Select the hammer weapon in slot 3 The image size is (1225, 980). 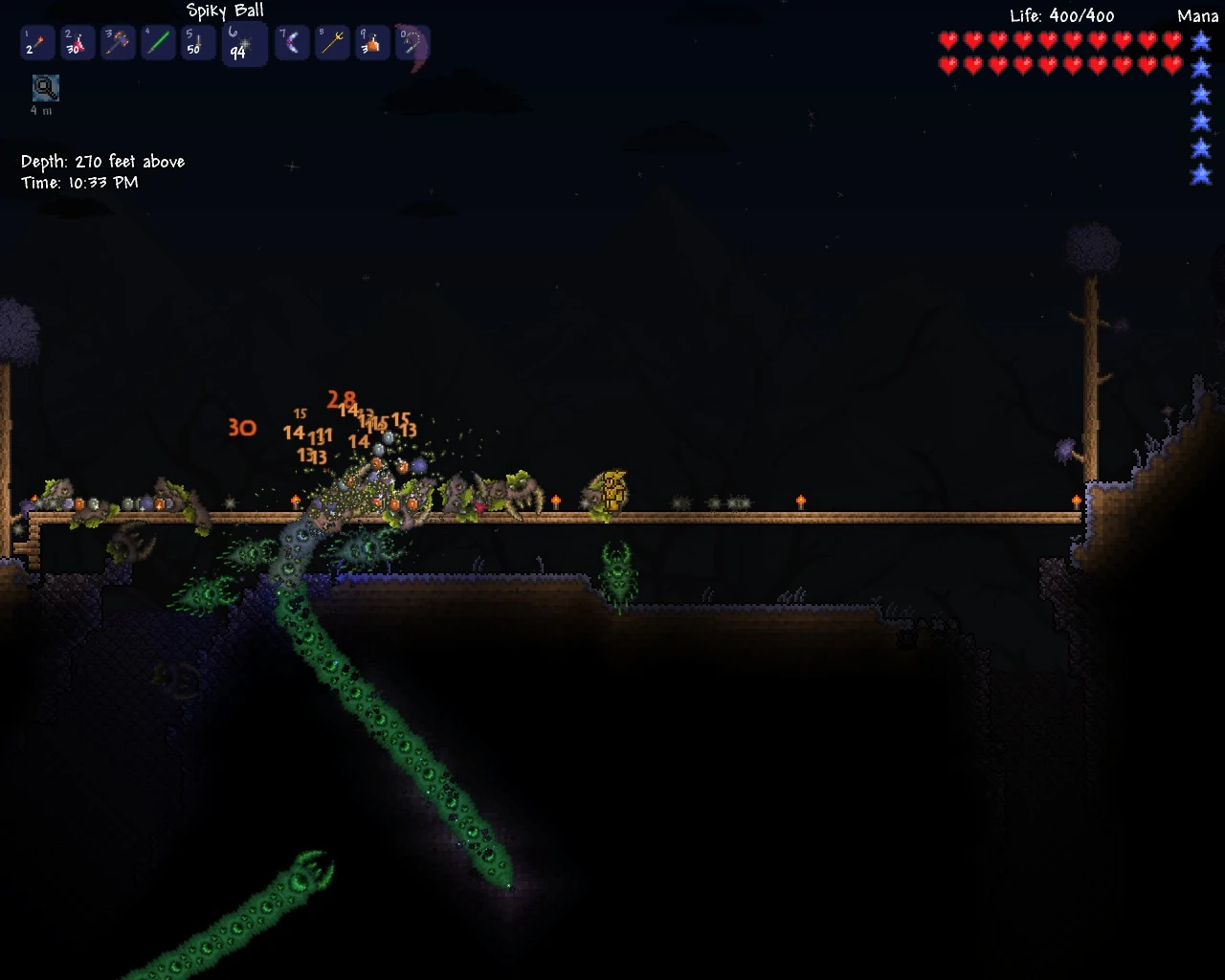point(117,43)
